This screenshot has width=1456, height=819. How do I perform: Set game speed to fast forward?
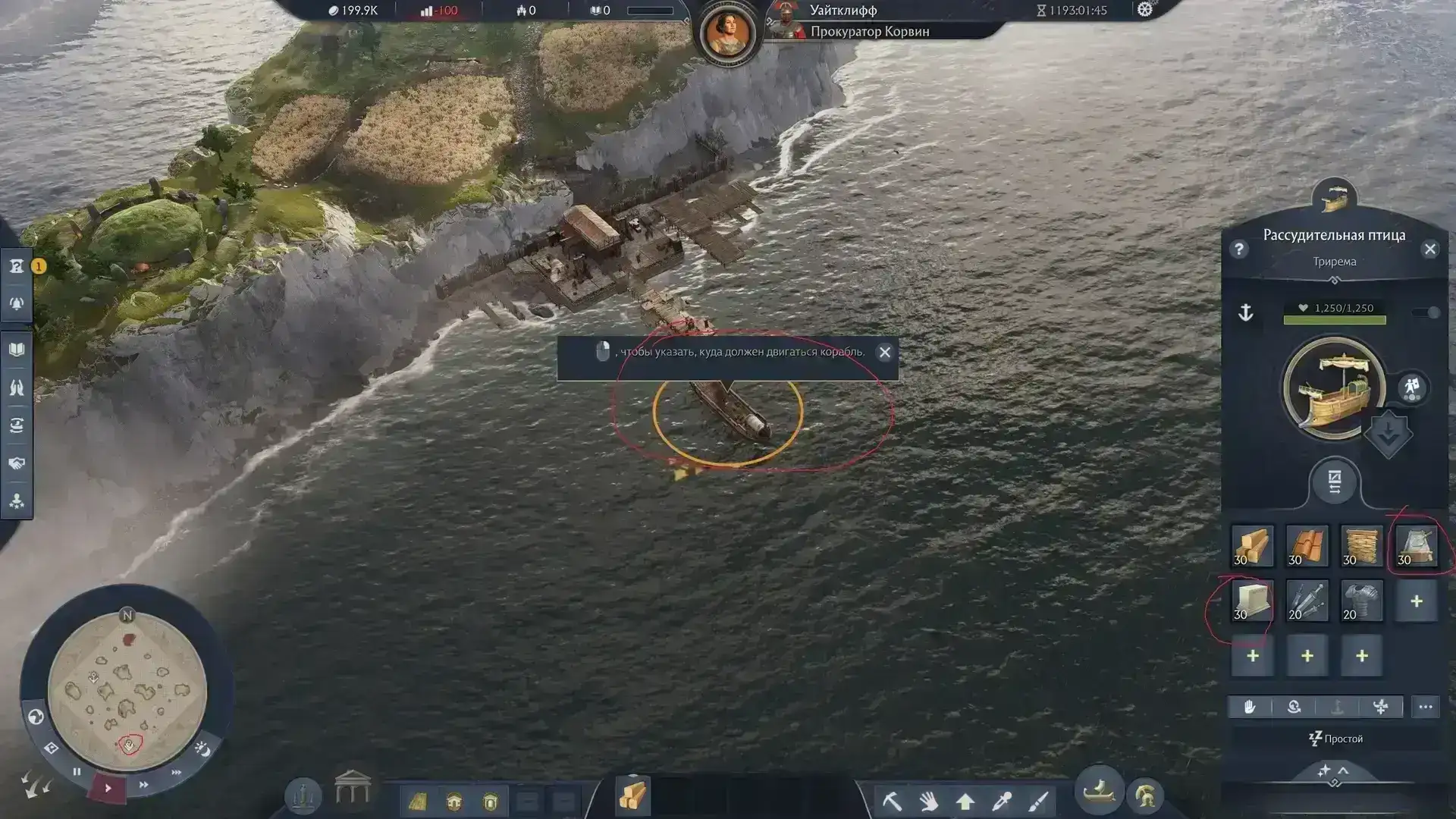click(x=143, y=785)
